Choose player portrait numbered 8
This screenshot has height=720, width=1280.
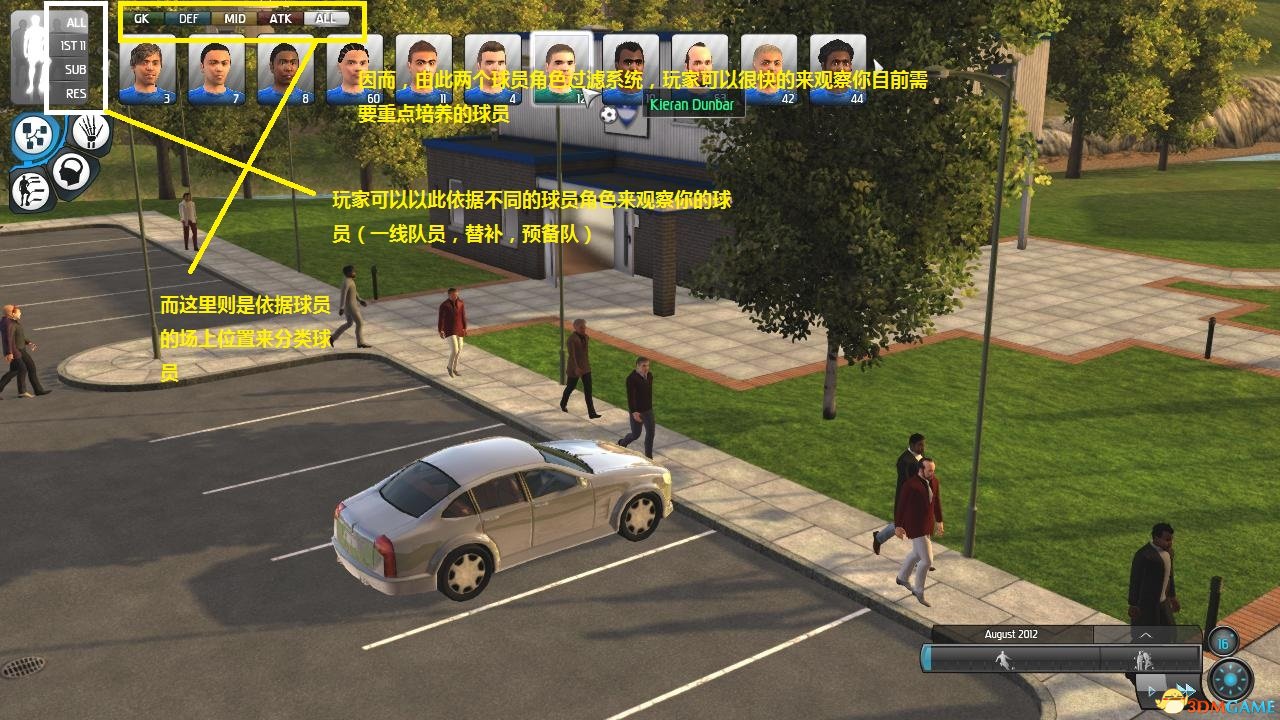point(286,69)
